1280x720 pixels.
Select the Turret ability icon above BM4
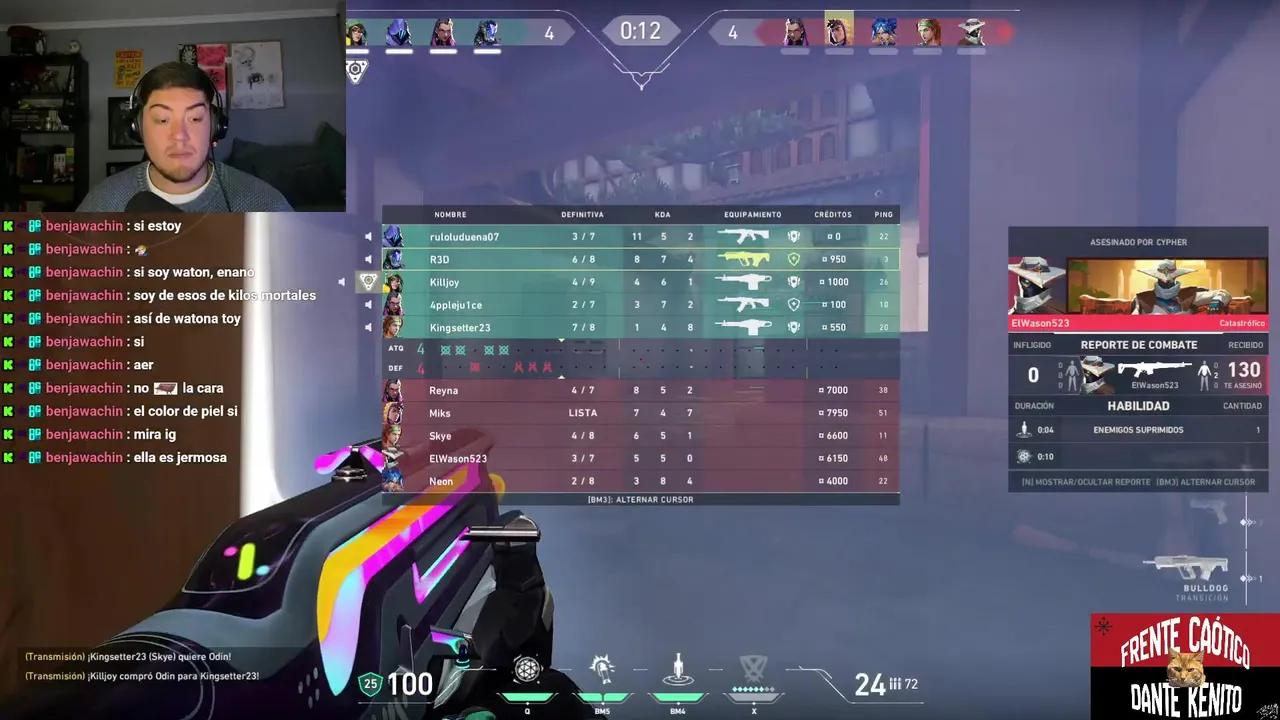click(678, 669)
